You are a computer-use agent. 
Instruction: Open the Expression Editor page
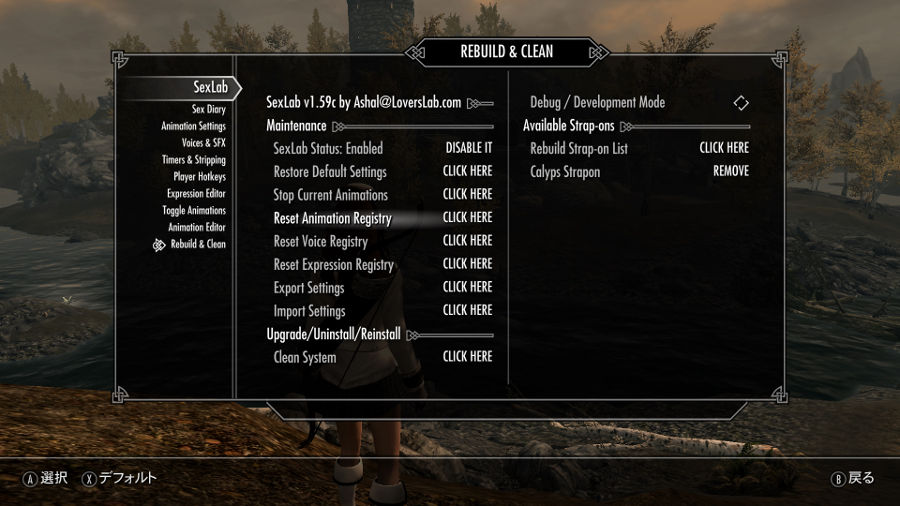point(196,194)
